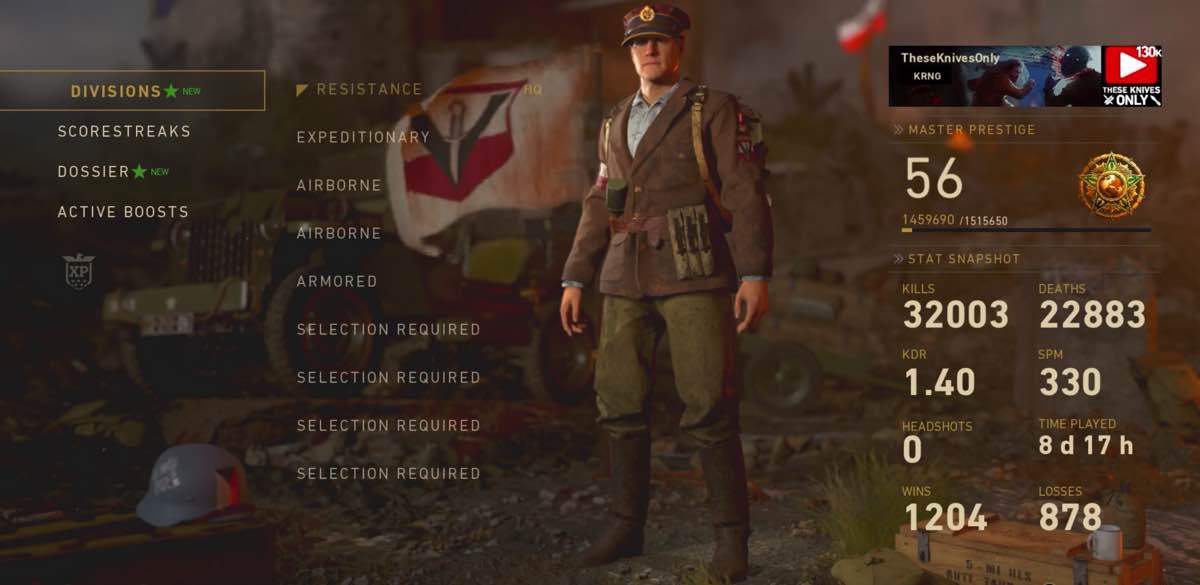
Task: Choose the Expeditionary division slot
Action: (363, 138)
